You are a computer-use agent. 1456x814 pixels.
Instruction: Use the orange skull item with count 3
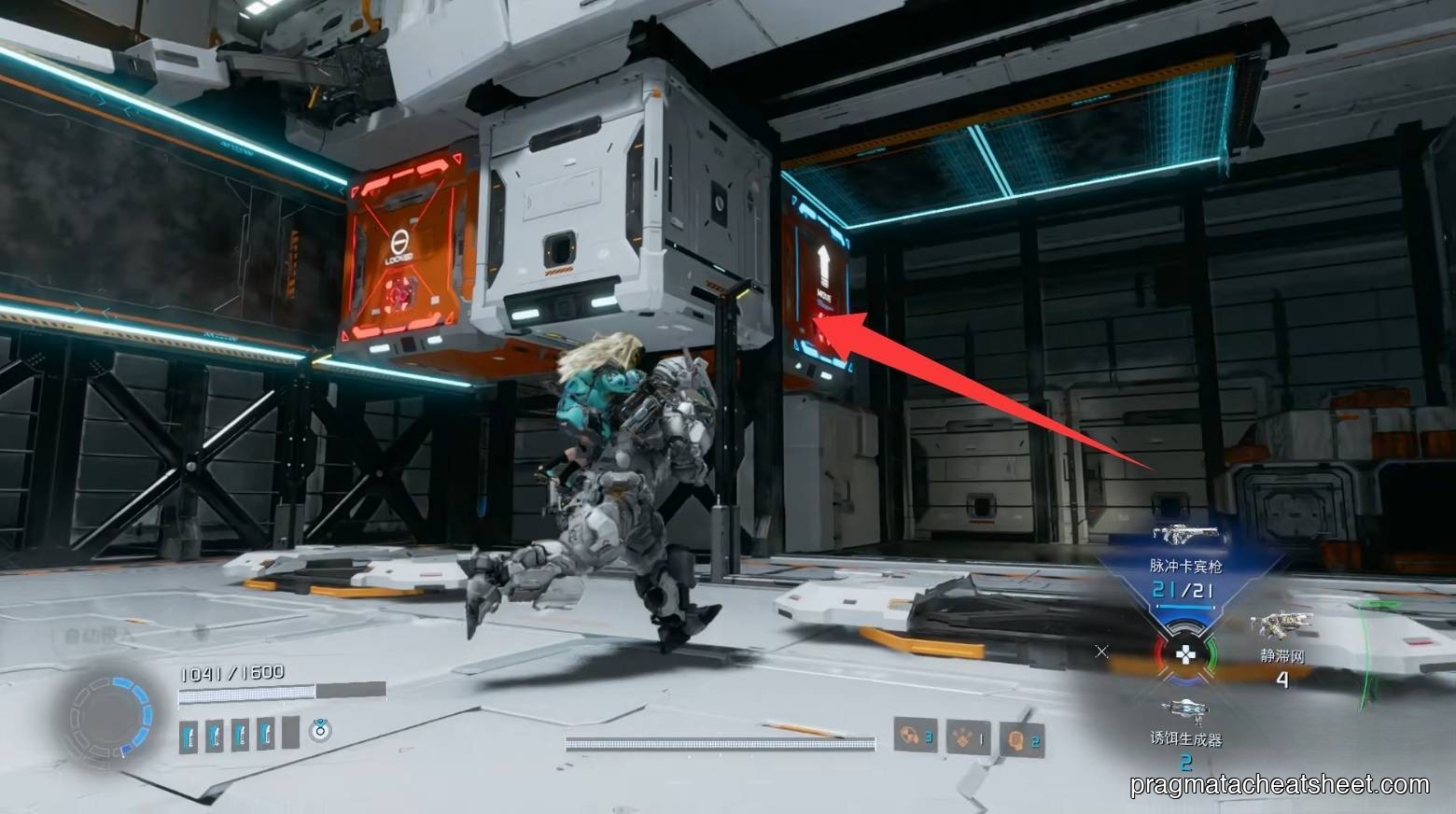[914, 737]
